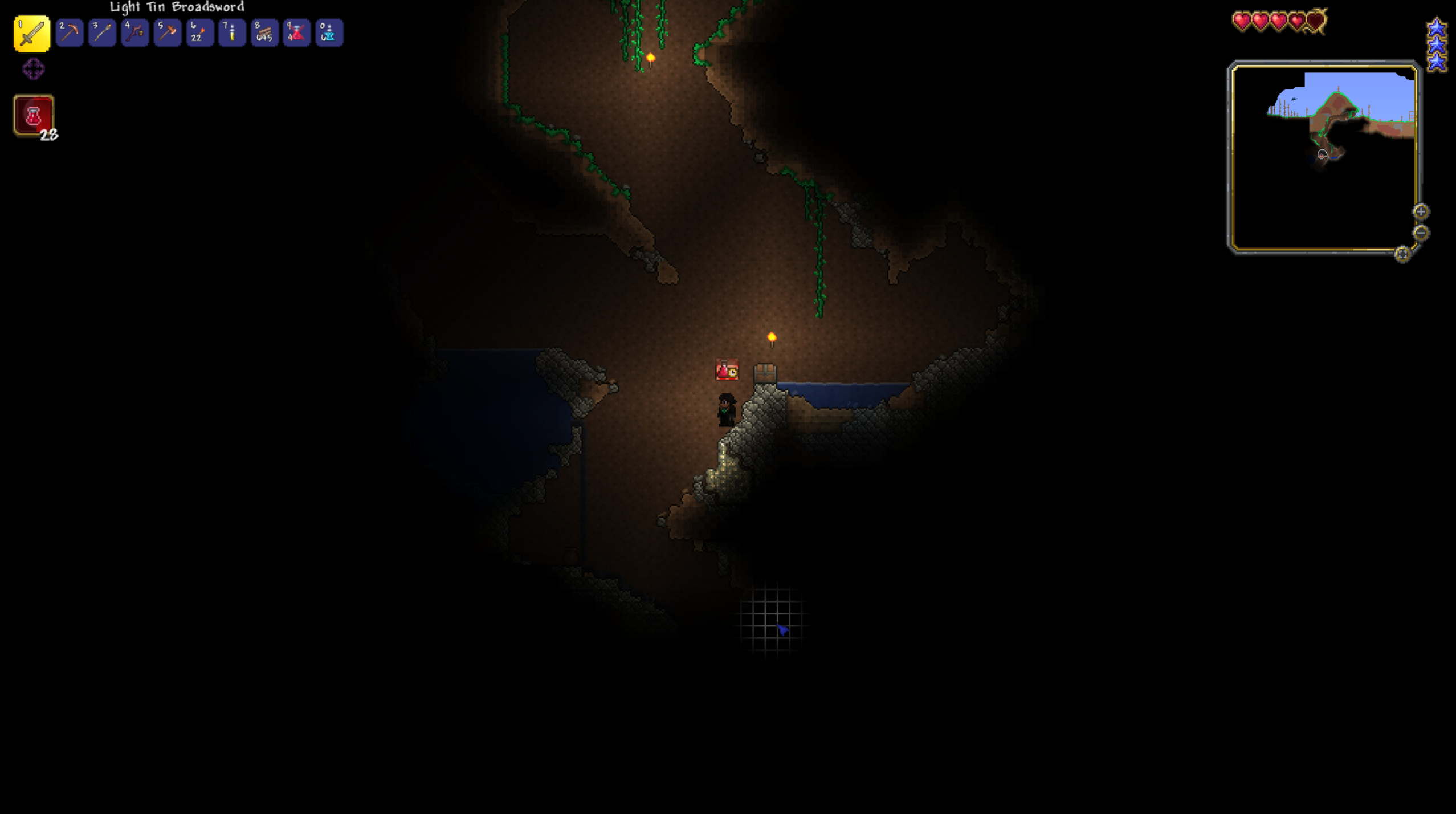Select the blue mana potion slot
This screenshot has width=1456, height=814.
pos(329,32)
